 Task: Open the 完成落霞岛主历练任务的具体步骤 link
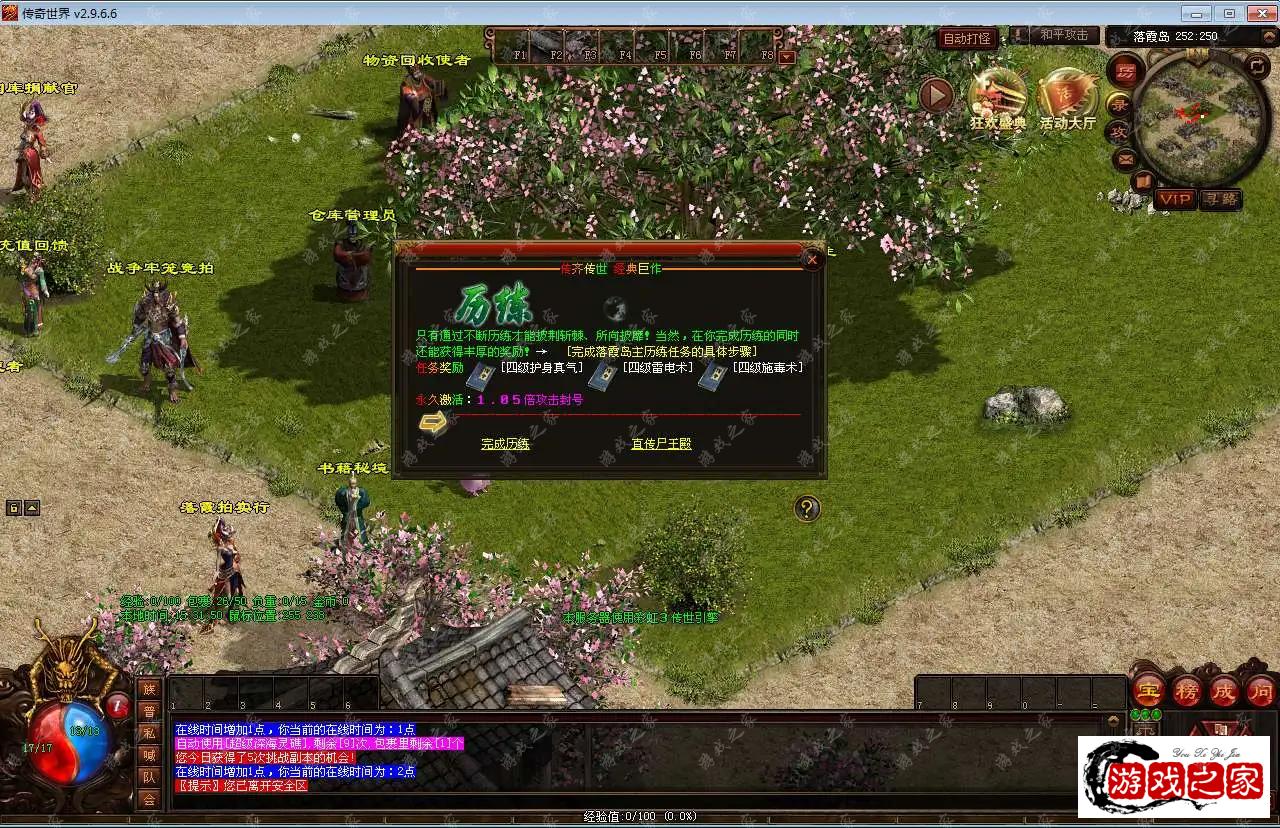pos(661,351)
